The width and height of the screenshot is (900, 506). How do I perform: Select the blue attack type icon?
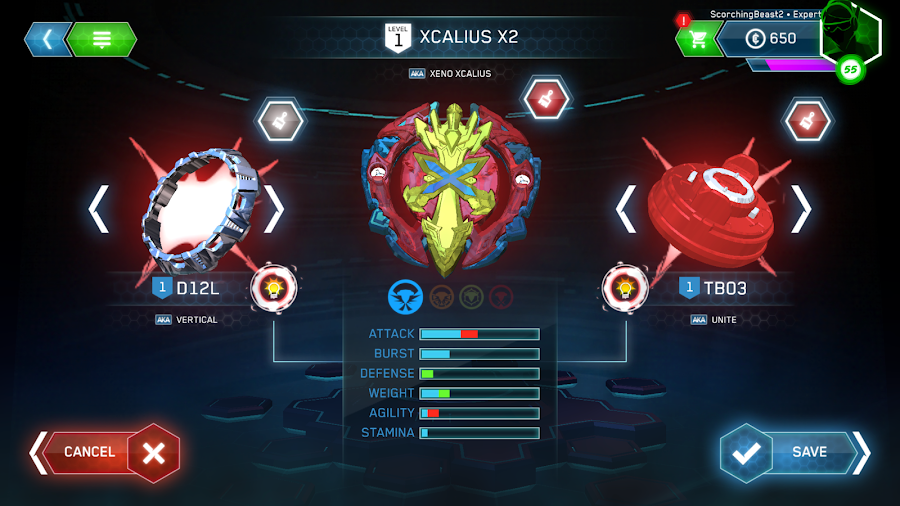coord(405,296)
